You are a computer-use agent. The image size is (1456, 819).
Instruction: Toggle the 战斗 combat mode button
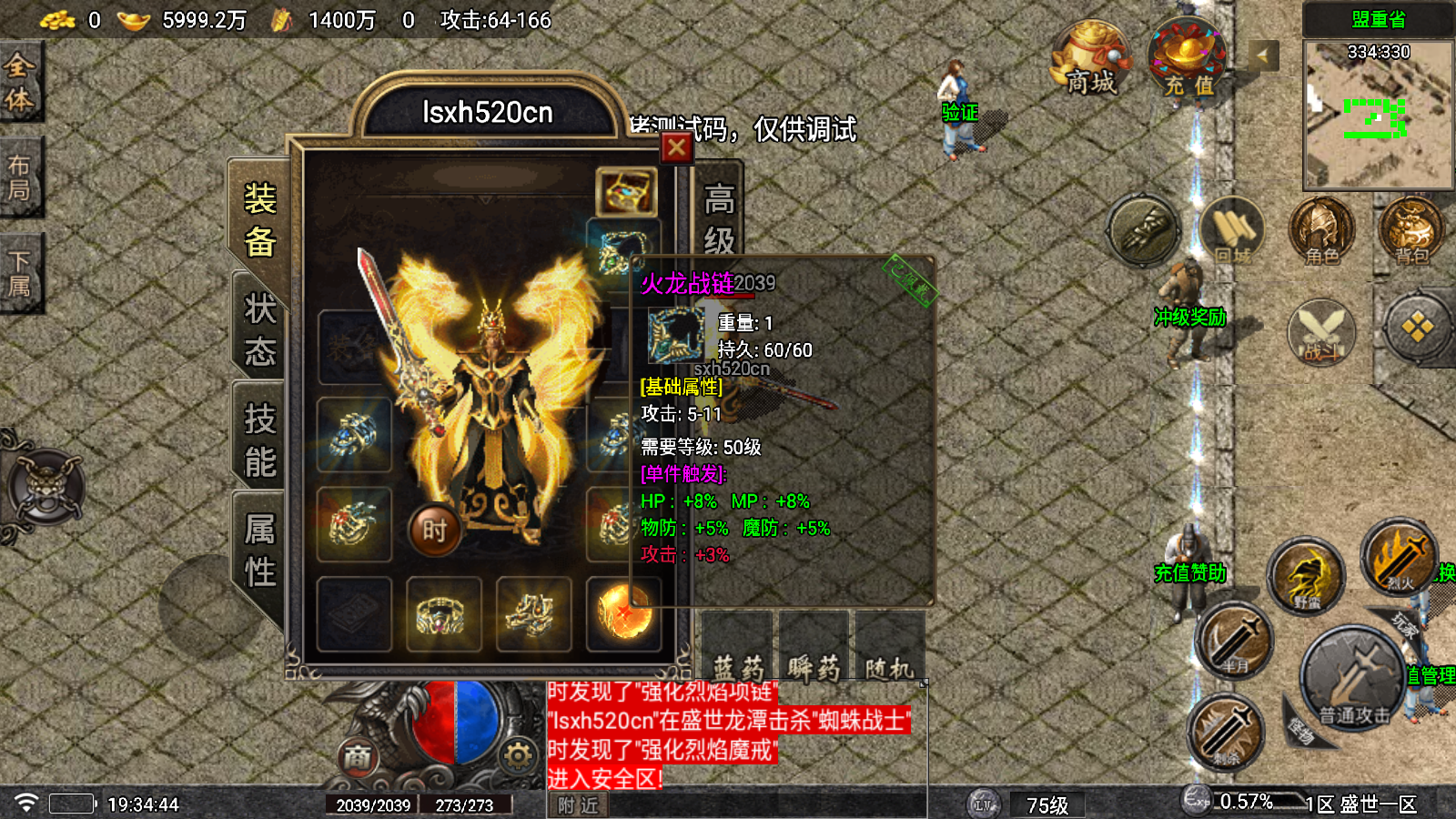pos(1321,332)
